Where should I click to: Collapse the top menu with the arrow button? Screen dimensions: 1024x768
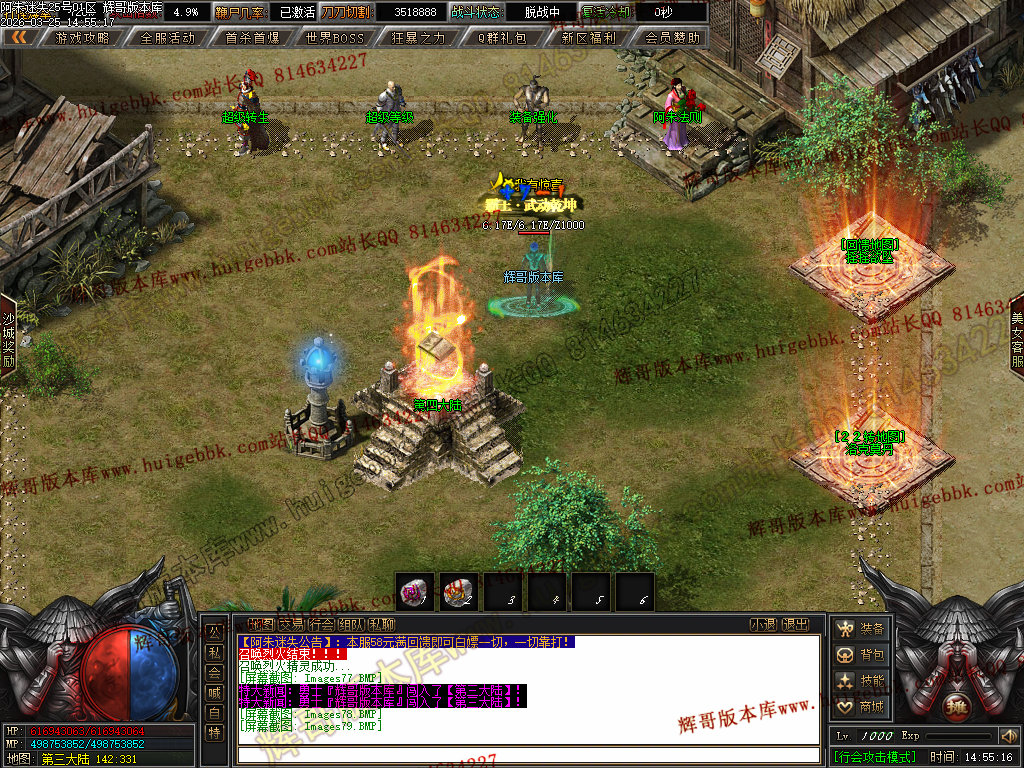click(x=18, y=38)
